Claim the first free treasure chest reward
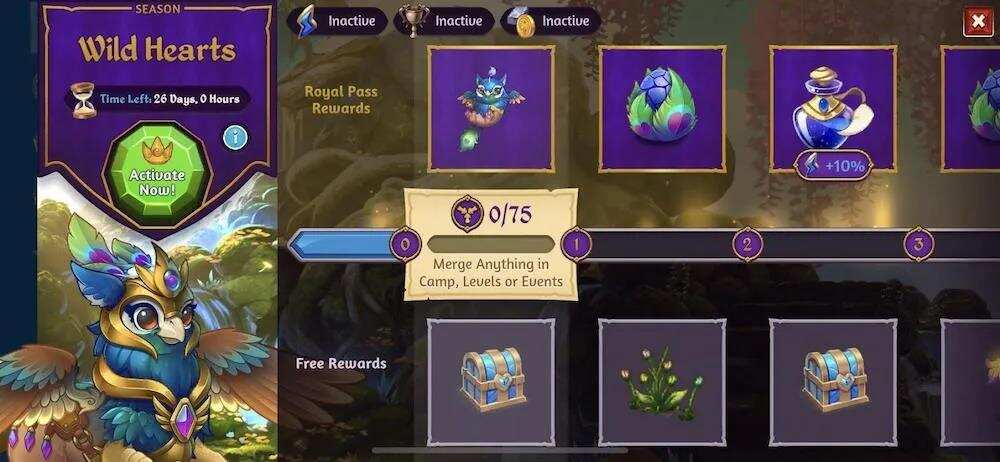The width and height of the screenshot is (1000, 462). (x=491, y=382)
